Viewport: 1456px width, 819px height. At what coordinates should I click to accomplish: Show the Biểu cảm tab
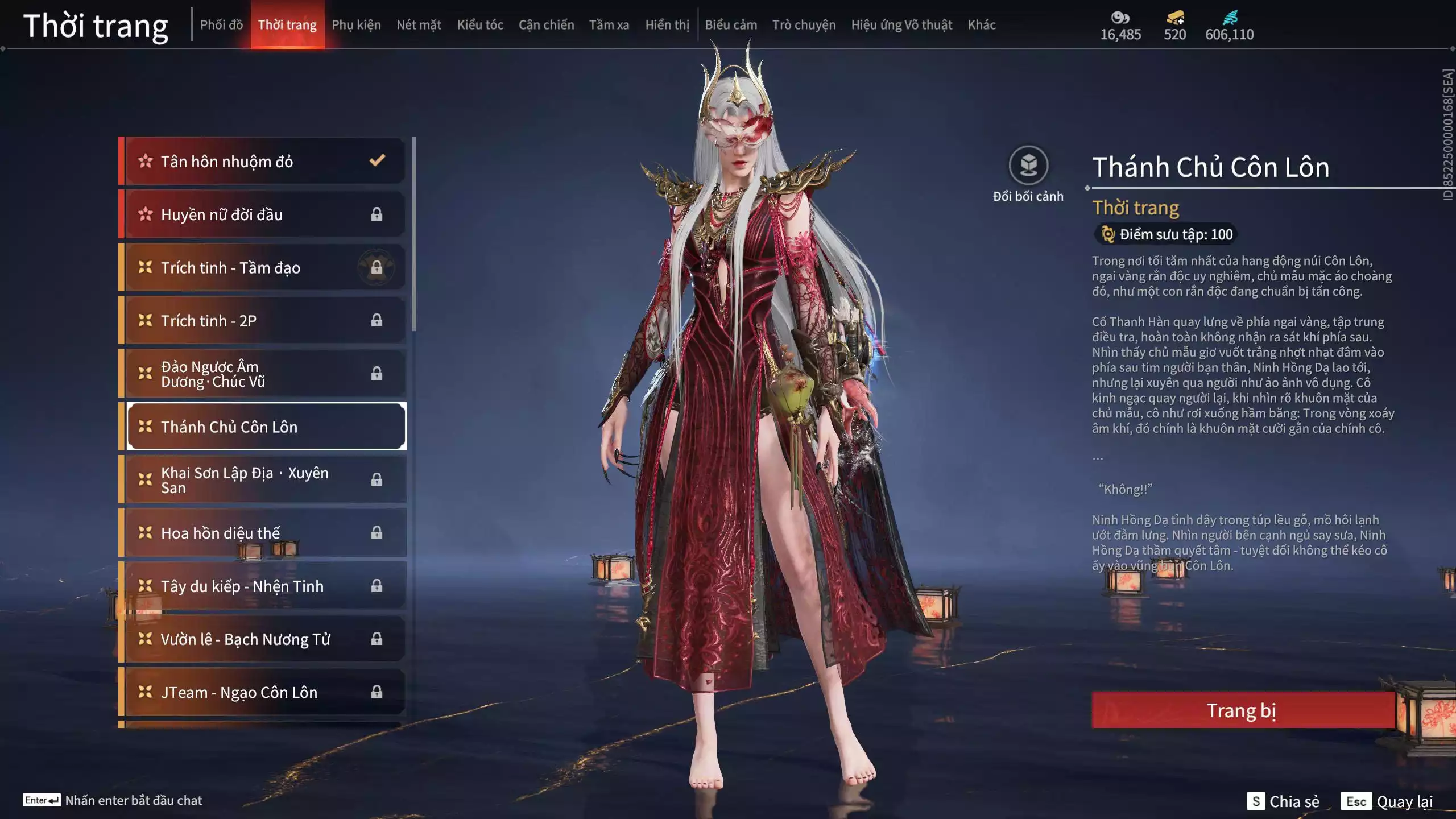coord(731,25)
